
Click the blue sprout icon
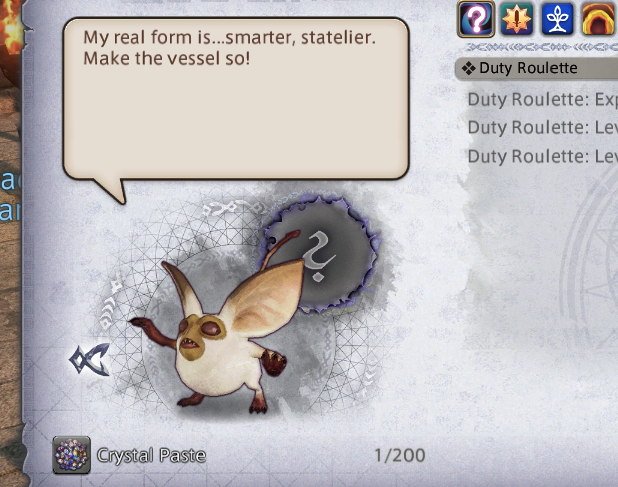pyautogui.click(x=557, y=18)
